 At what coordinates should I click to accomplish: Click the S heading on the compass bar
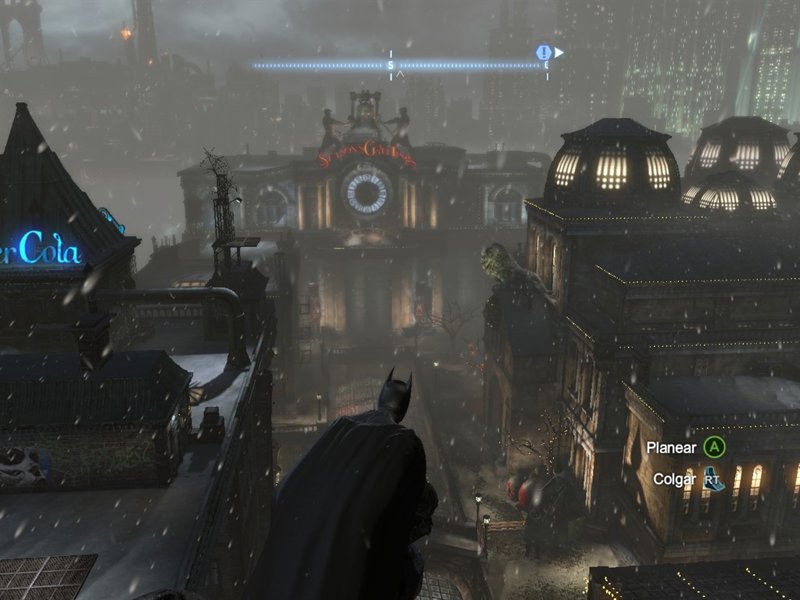click(391, 66)
